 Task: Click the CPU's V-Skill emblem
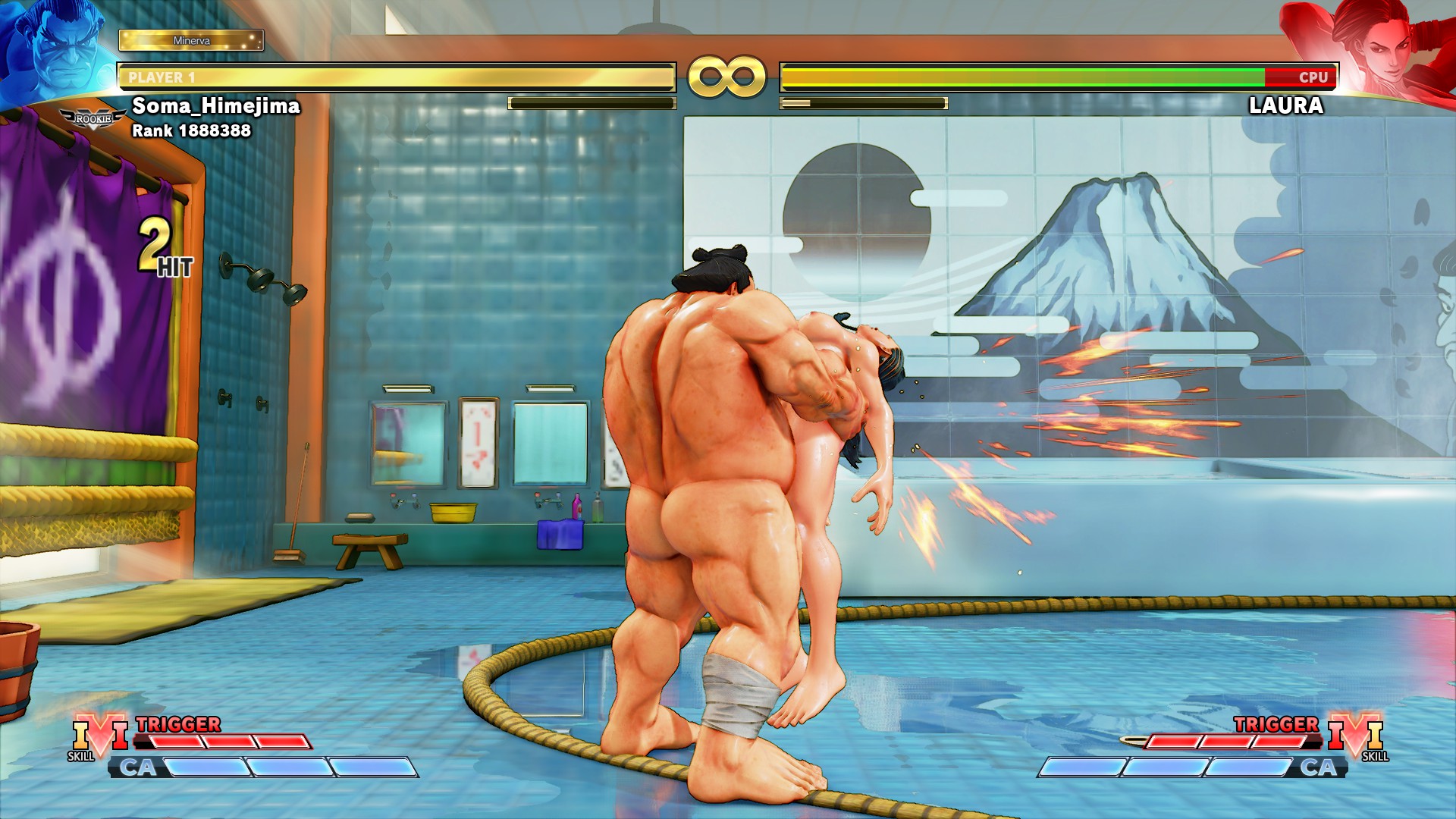click(x=1356, y=736)
